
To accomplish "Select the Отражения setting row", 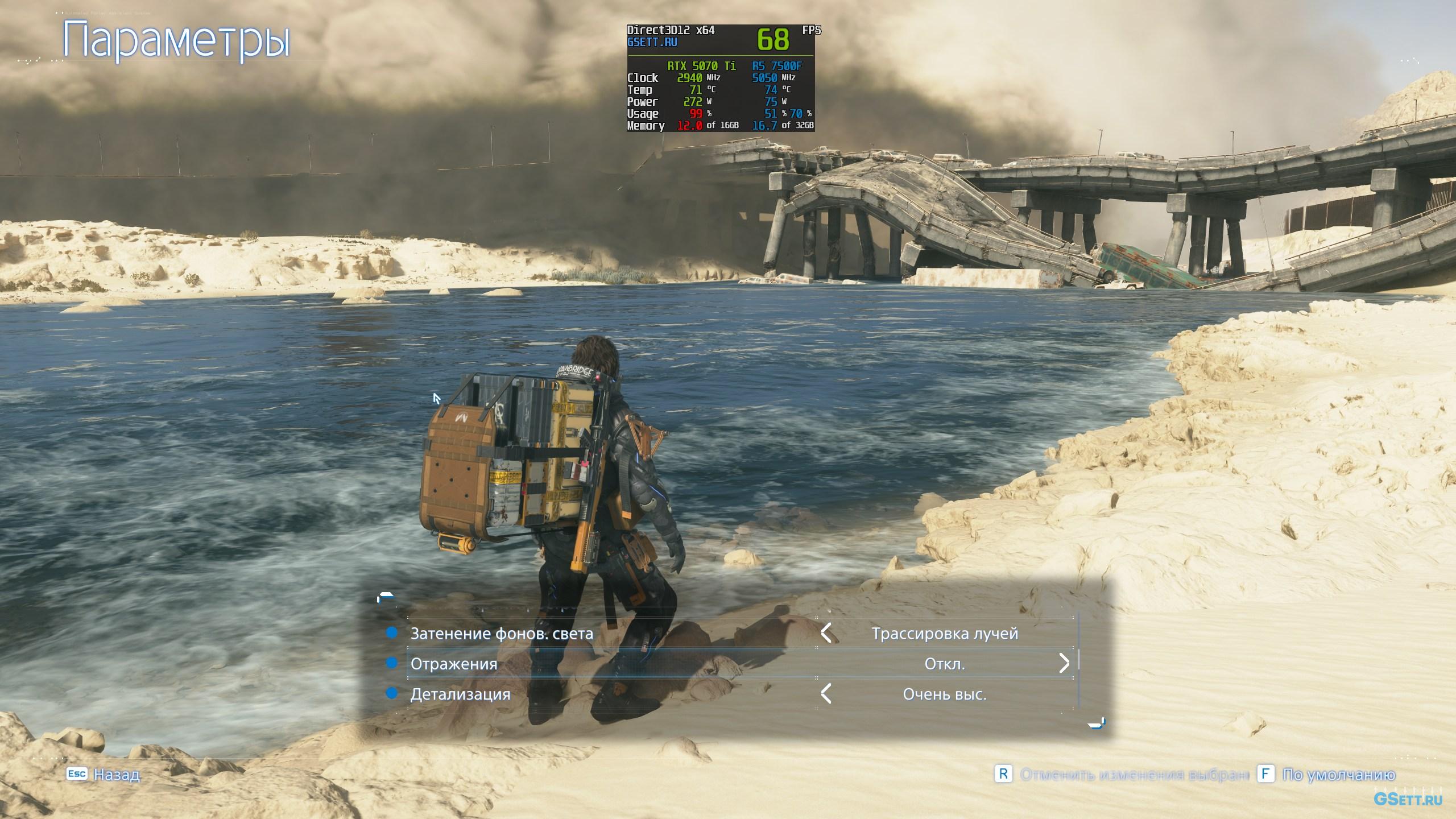I will pos(454,664).
